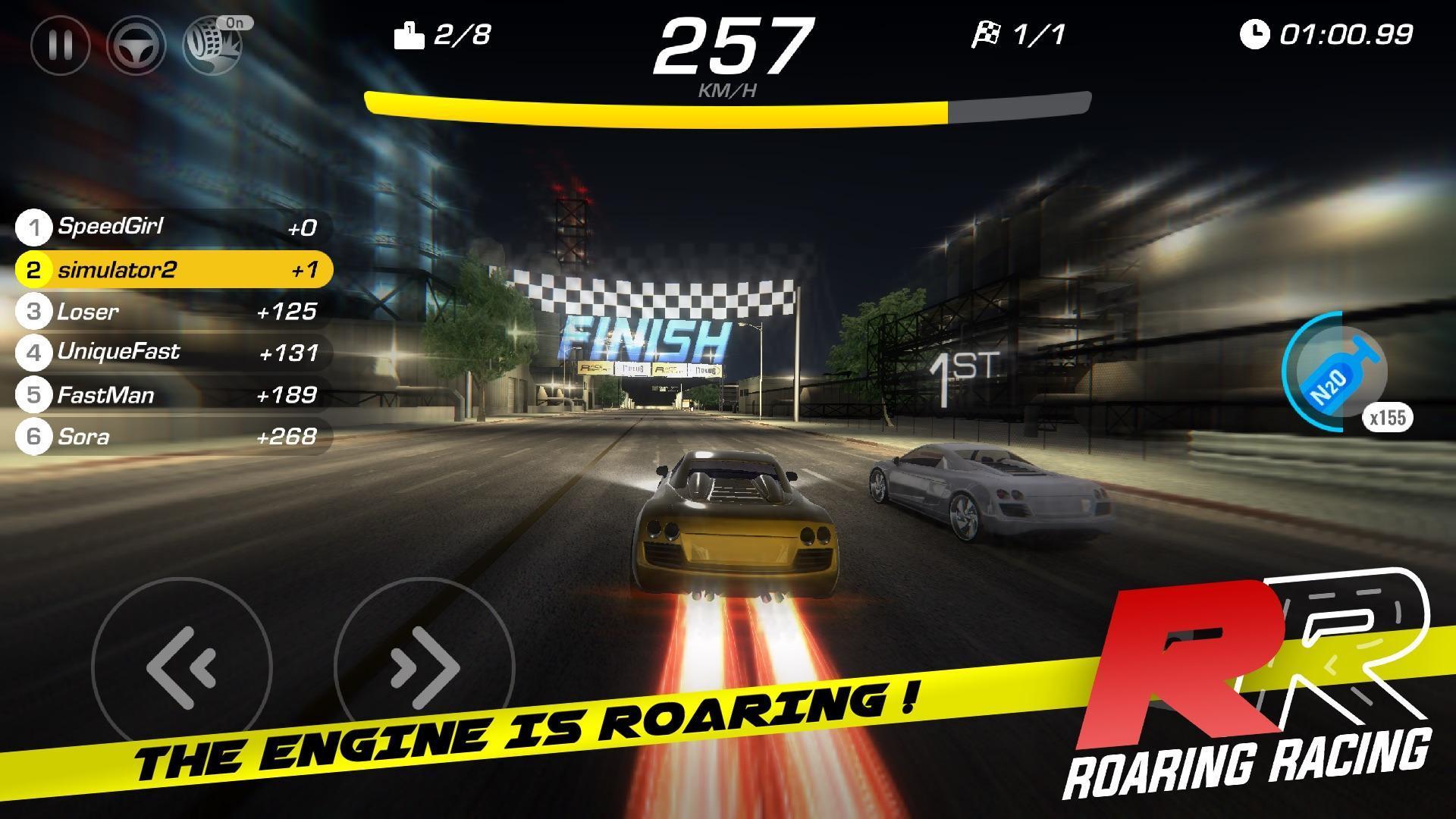Pause the race
The height and width of the screenshot is (819, 1456).
tap(59, 45)
